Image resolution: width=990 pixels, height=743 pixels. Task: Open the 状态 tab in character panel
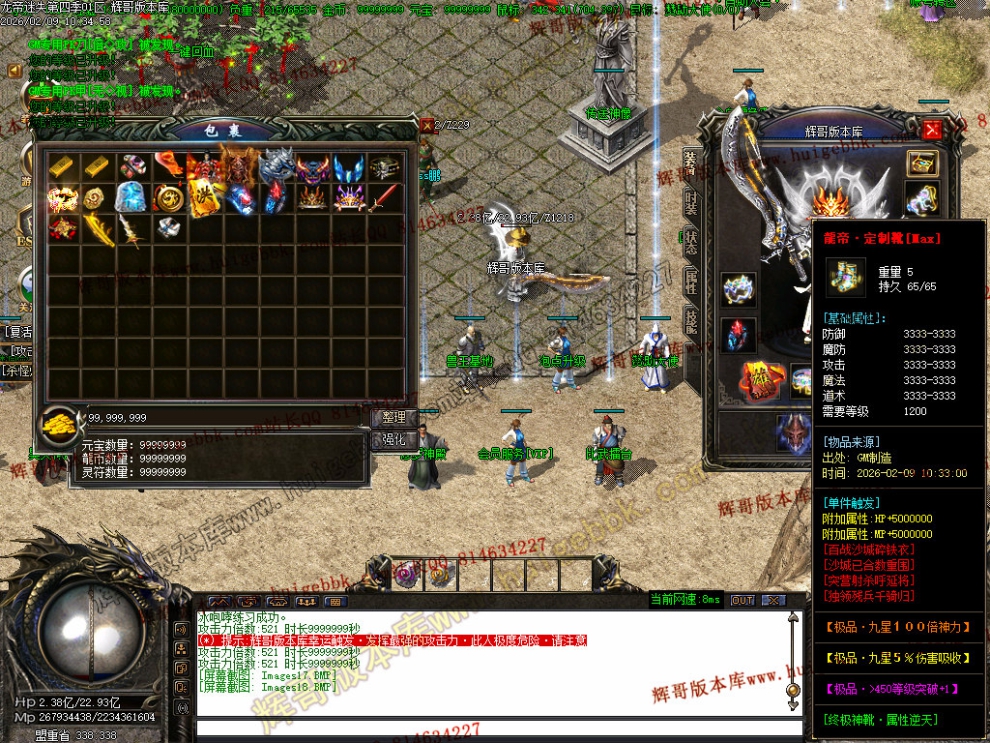[691, 240]
